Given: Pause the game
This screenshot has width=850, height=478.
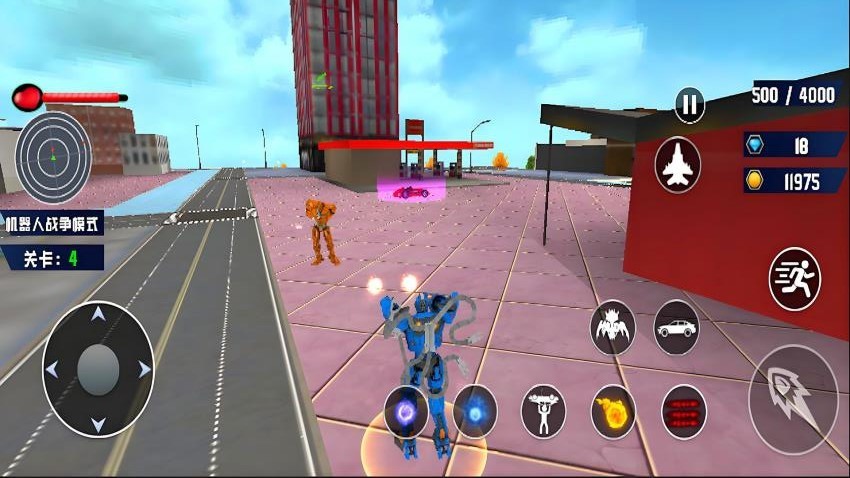Looking at the screenshot, I should coord(689,104).
